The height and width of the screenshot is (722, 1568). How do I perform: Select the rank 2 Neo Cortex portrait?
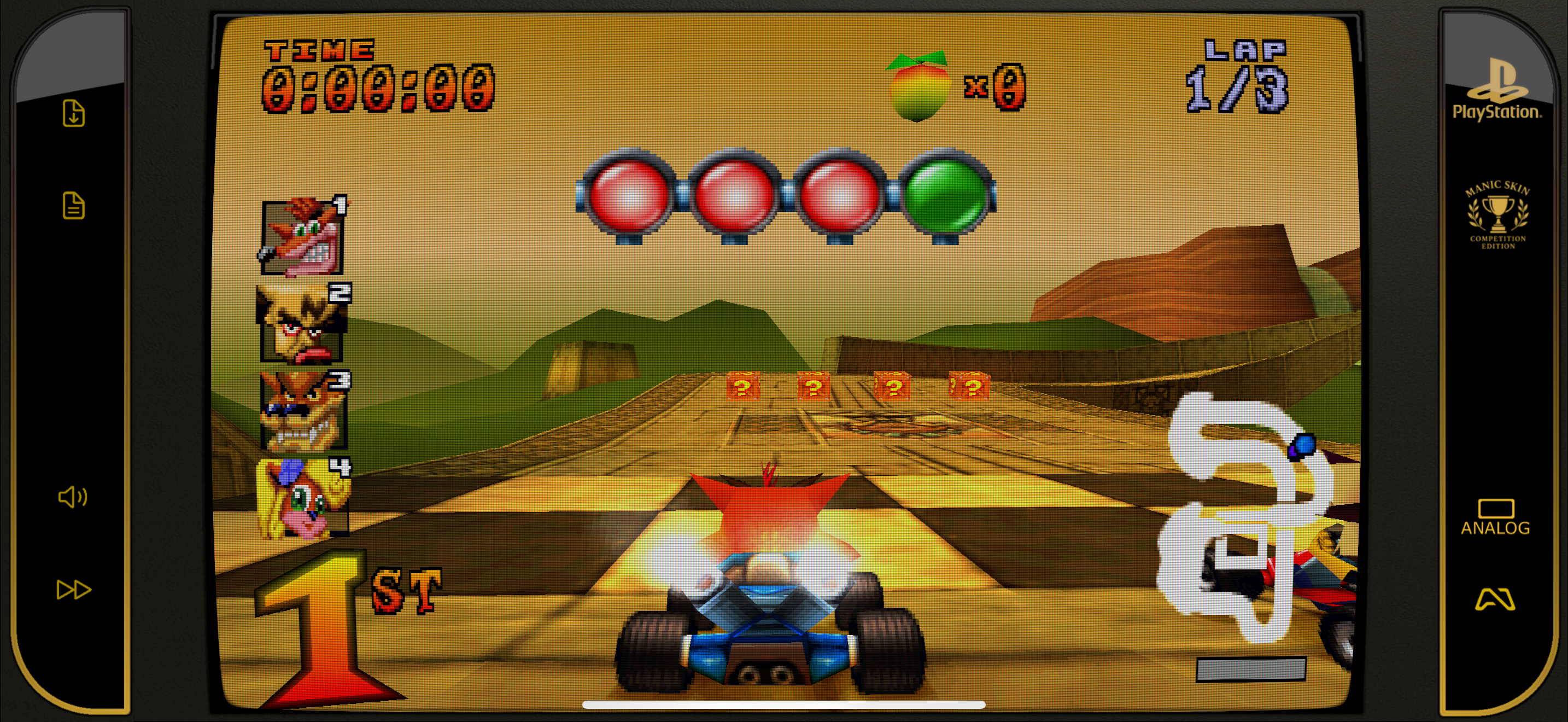302,323
